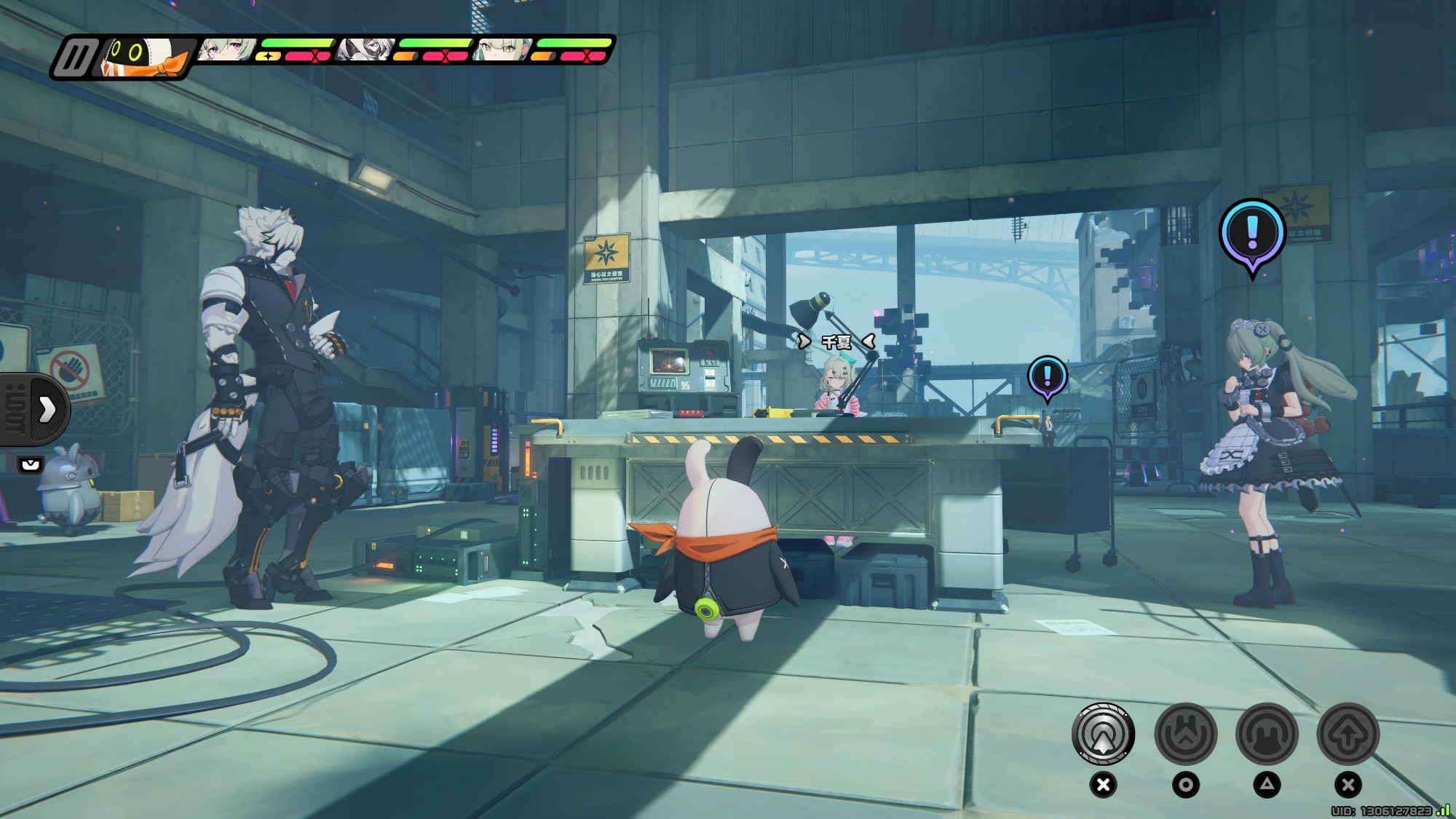Activate the bunny ears action icon
The image size is (1456, 819).
coord(1267,734)
